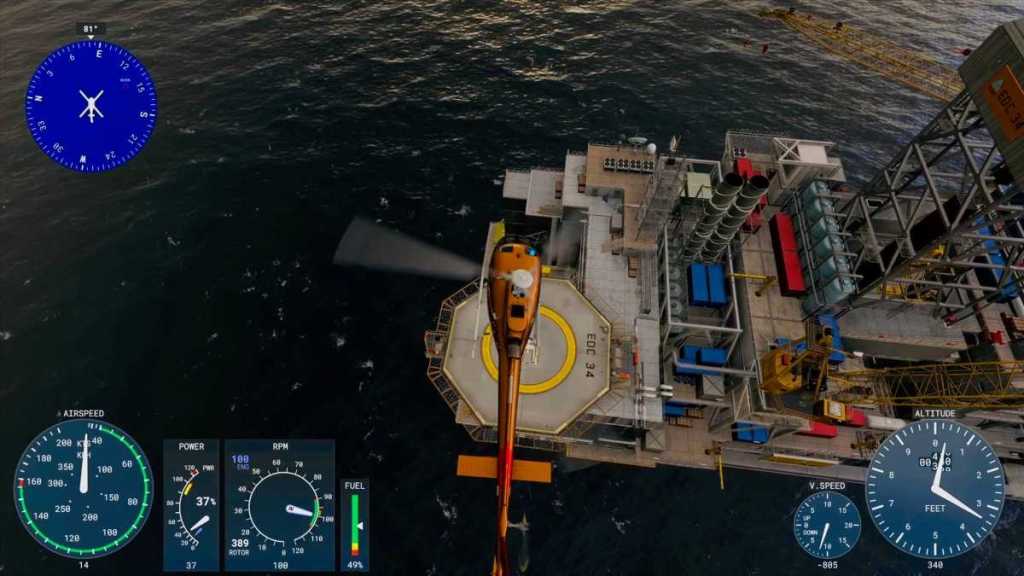Click the Power percentage gauge
1024x576 pixels.
[x=191, y=505]
